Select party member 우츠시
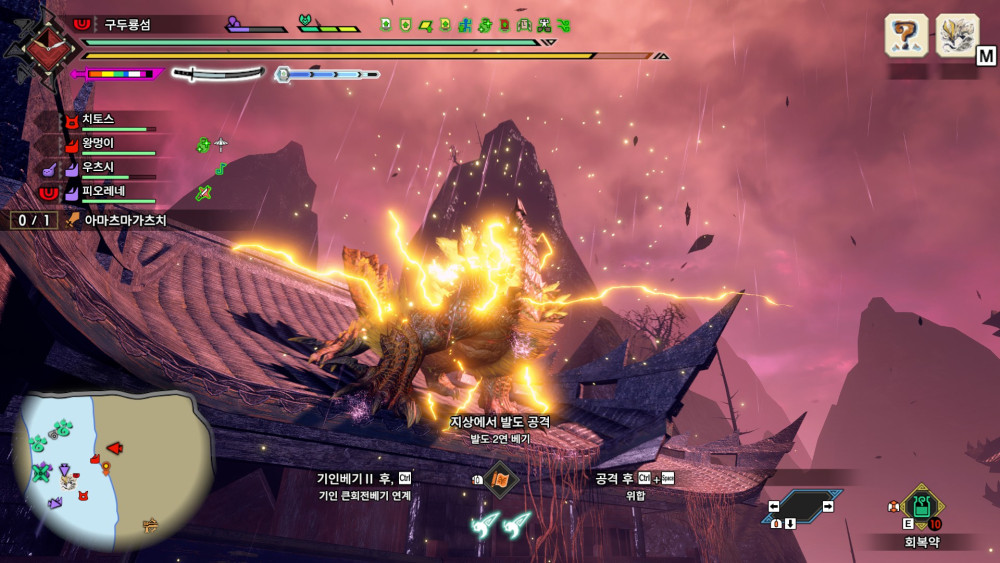This screenshot has width=1000, height=563. click(98, 168)
